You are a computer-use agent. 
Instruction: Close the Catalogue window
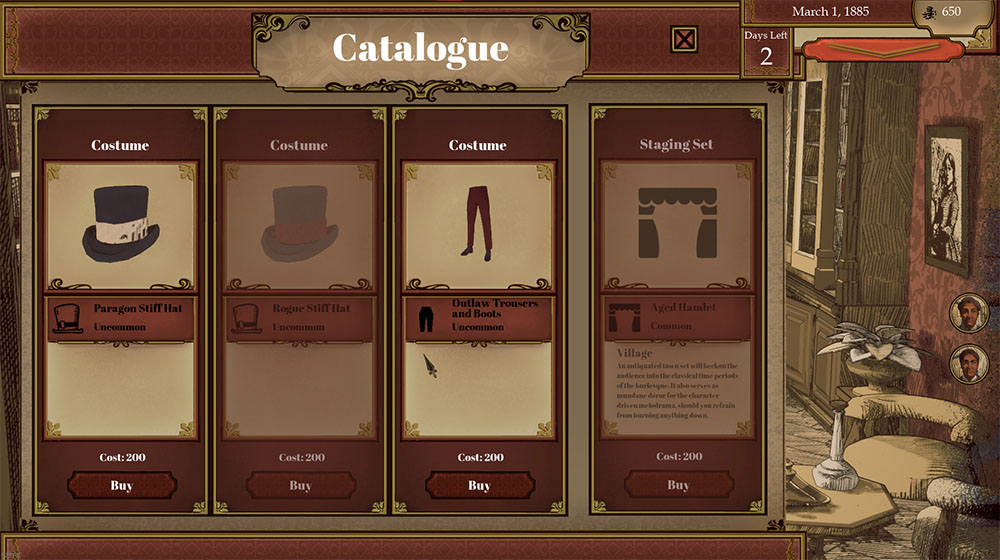click(684, 40)
